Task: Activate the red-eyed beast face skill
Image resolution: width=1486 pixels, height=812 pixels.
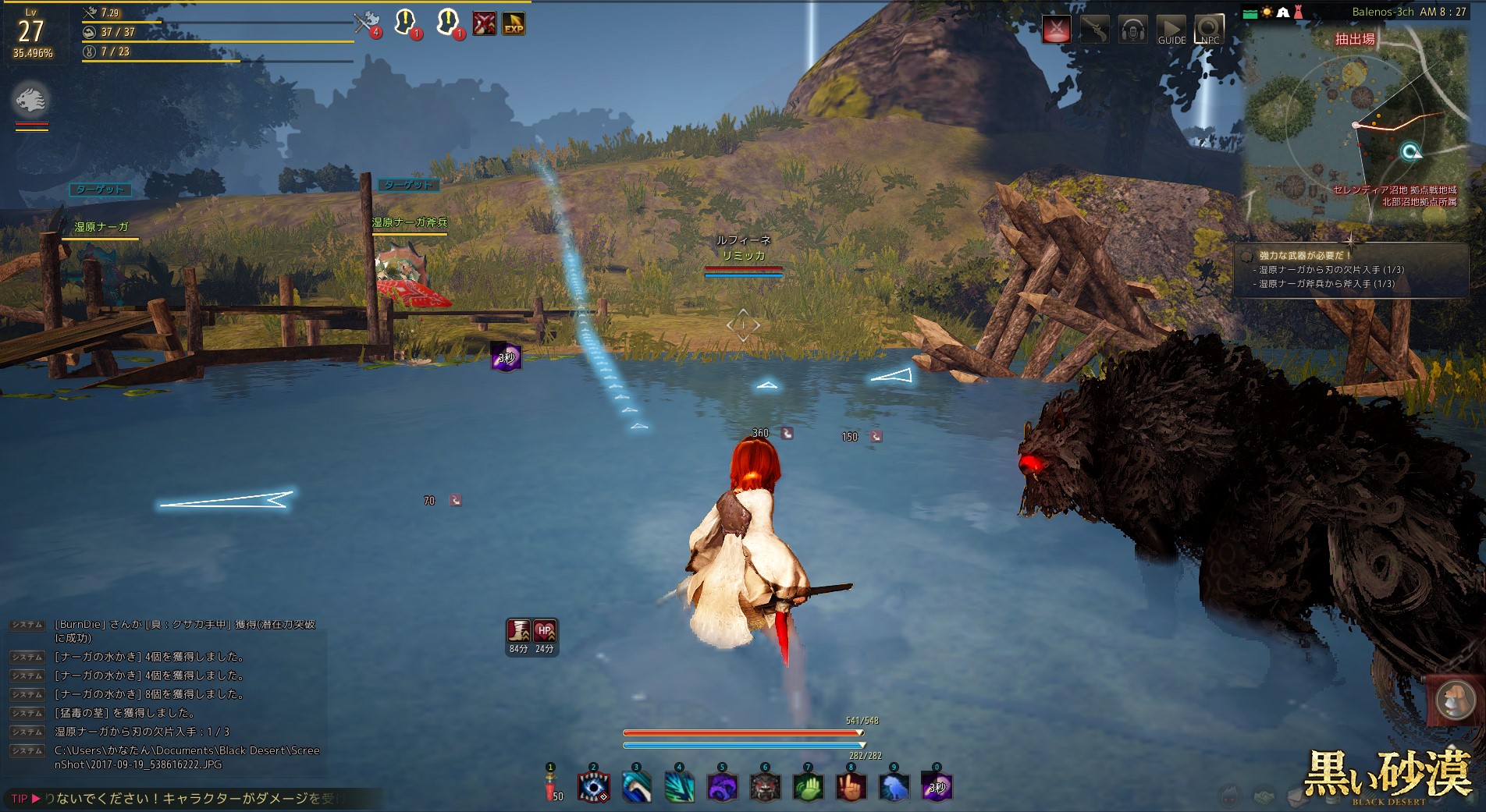Action: [x=765, y=787]
